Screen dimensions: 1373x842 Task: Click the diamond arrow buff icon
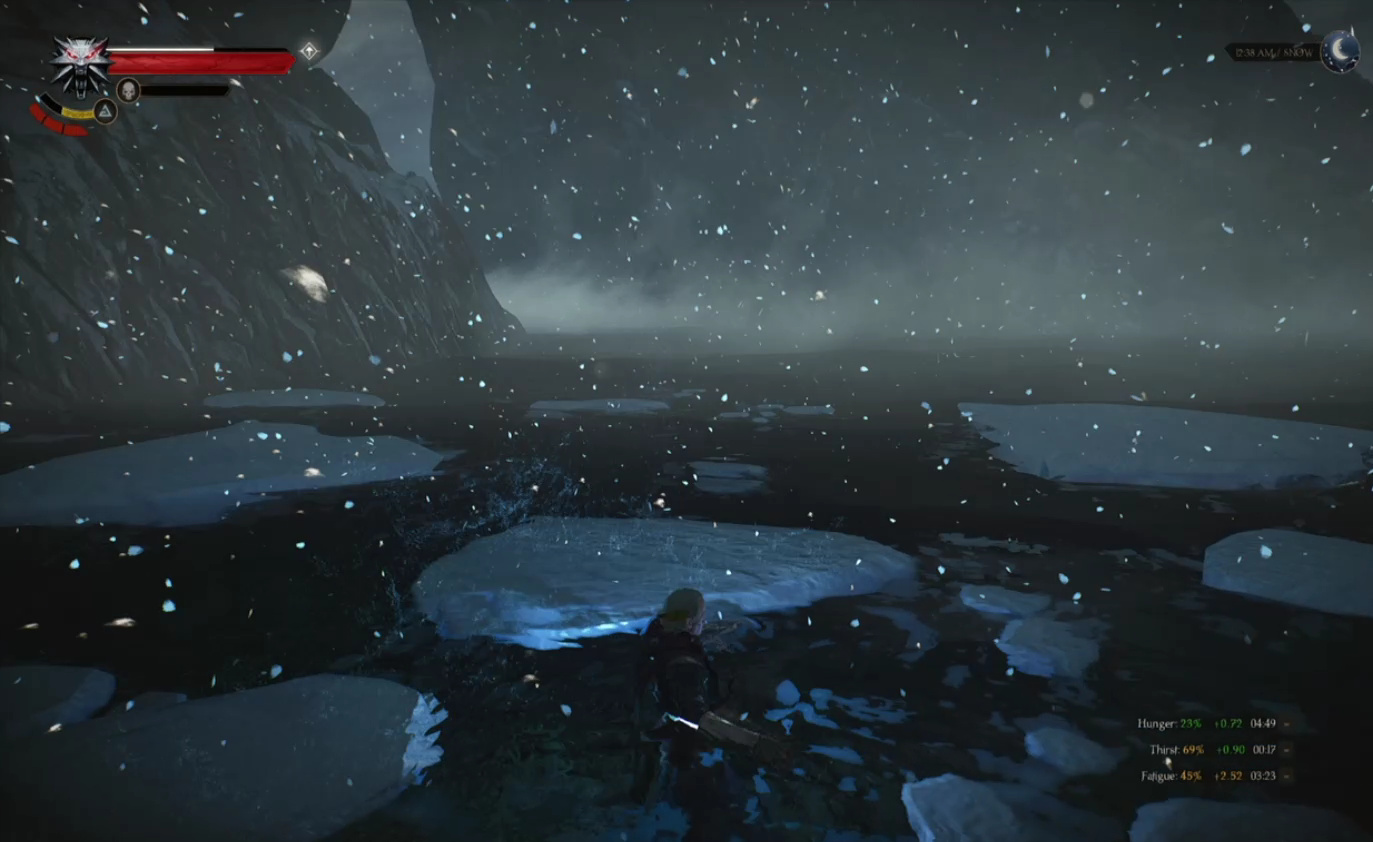coord(310,51)
